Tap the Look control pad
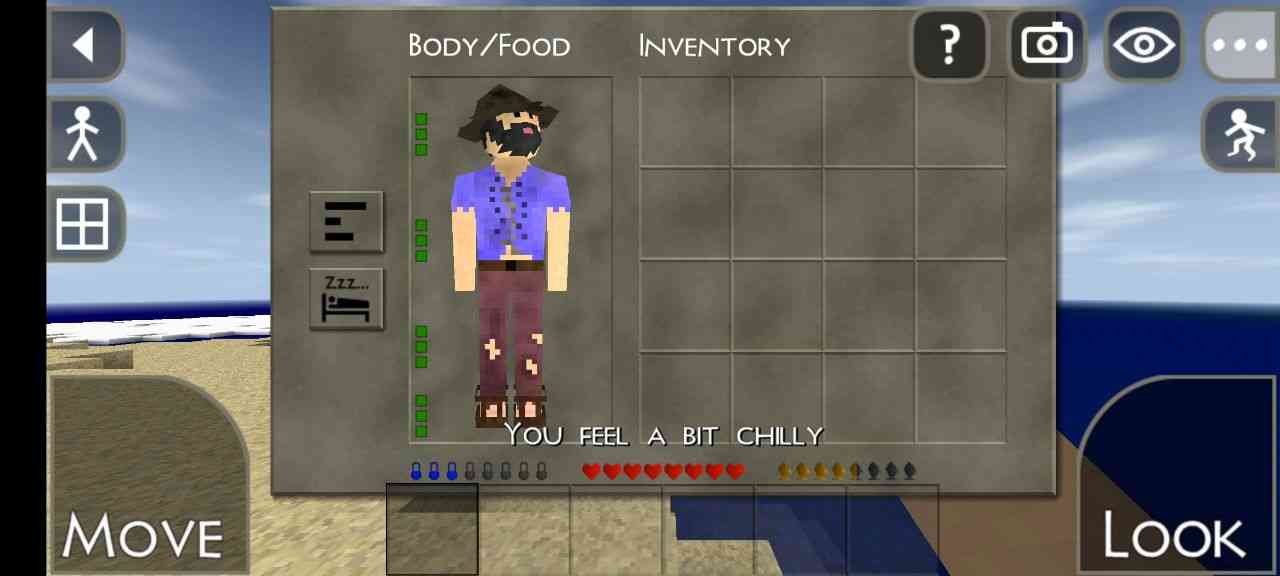Screen dimensions: 1280x576 tap(1177, 480)
